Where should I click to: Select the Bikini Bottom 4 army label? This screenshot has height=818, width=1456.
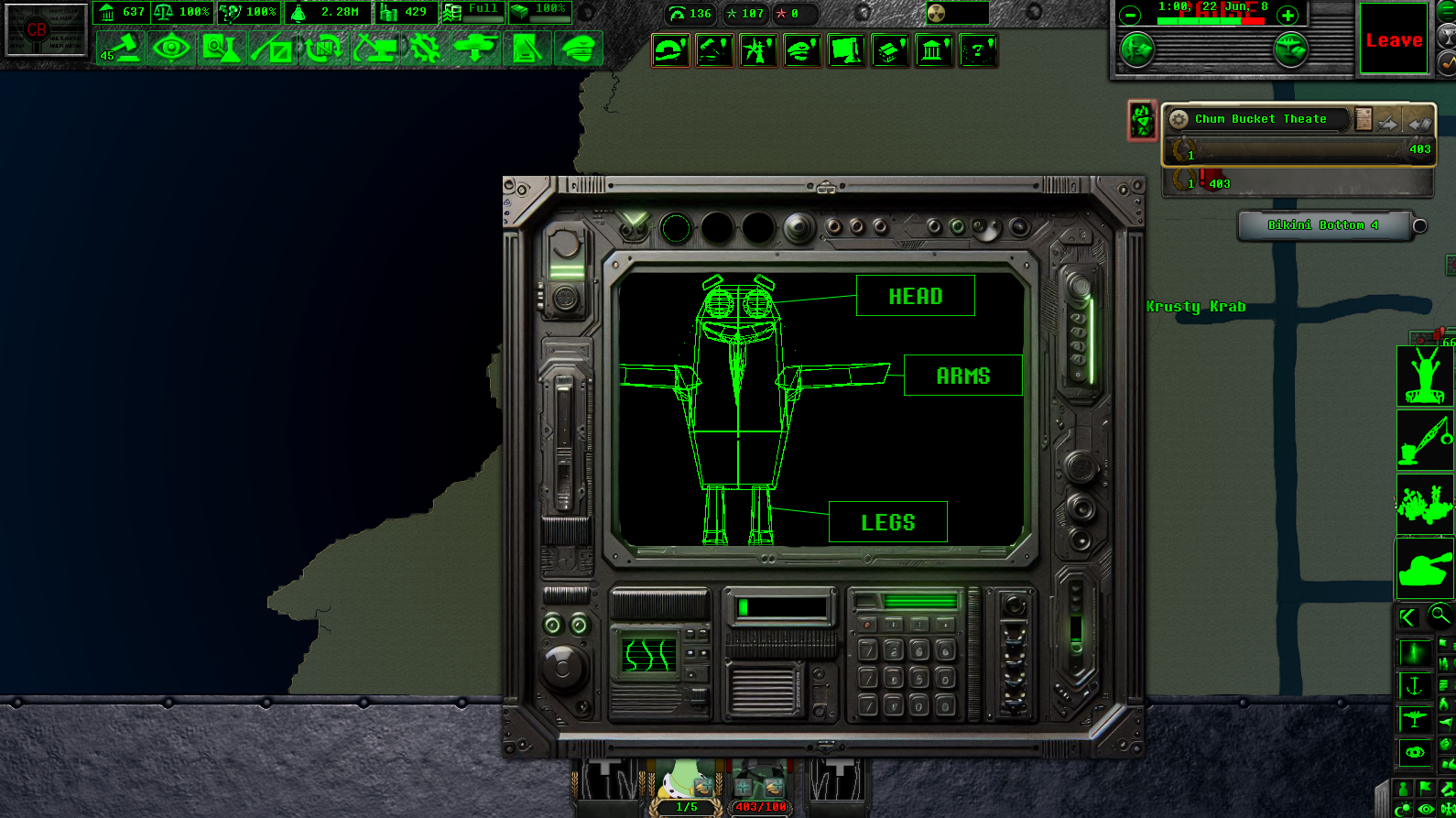click(x=1322, y=225)
